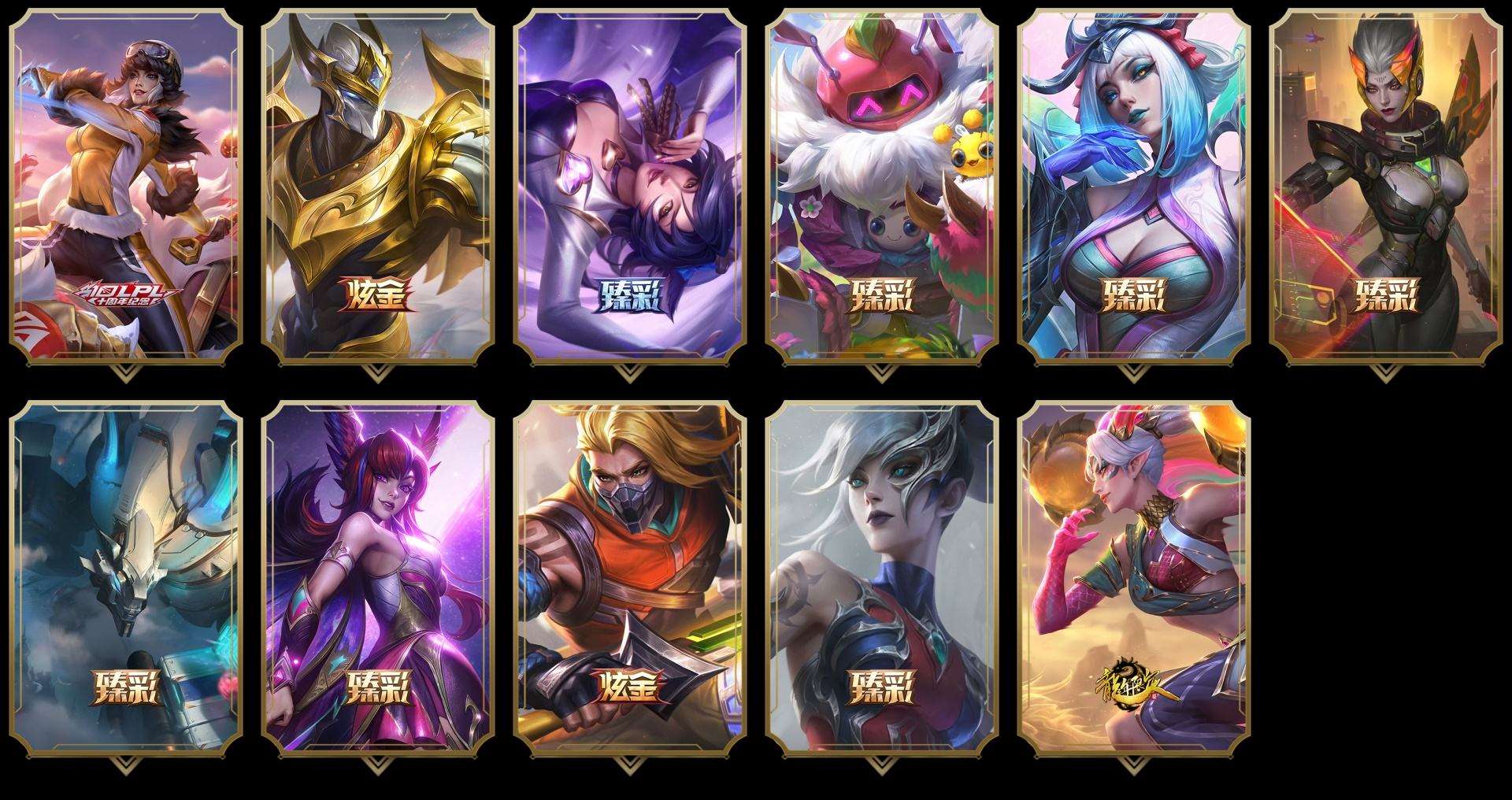Select the LPL anniversary pilot girl card
Viewport: 1512px width, 800px height.
[126, 185]
